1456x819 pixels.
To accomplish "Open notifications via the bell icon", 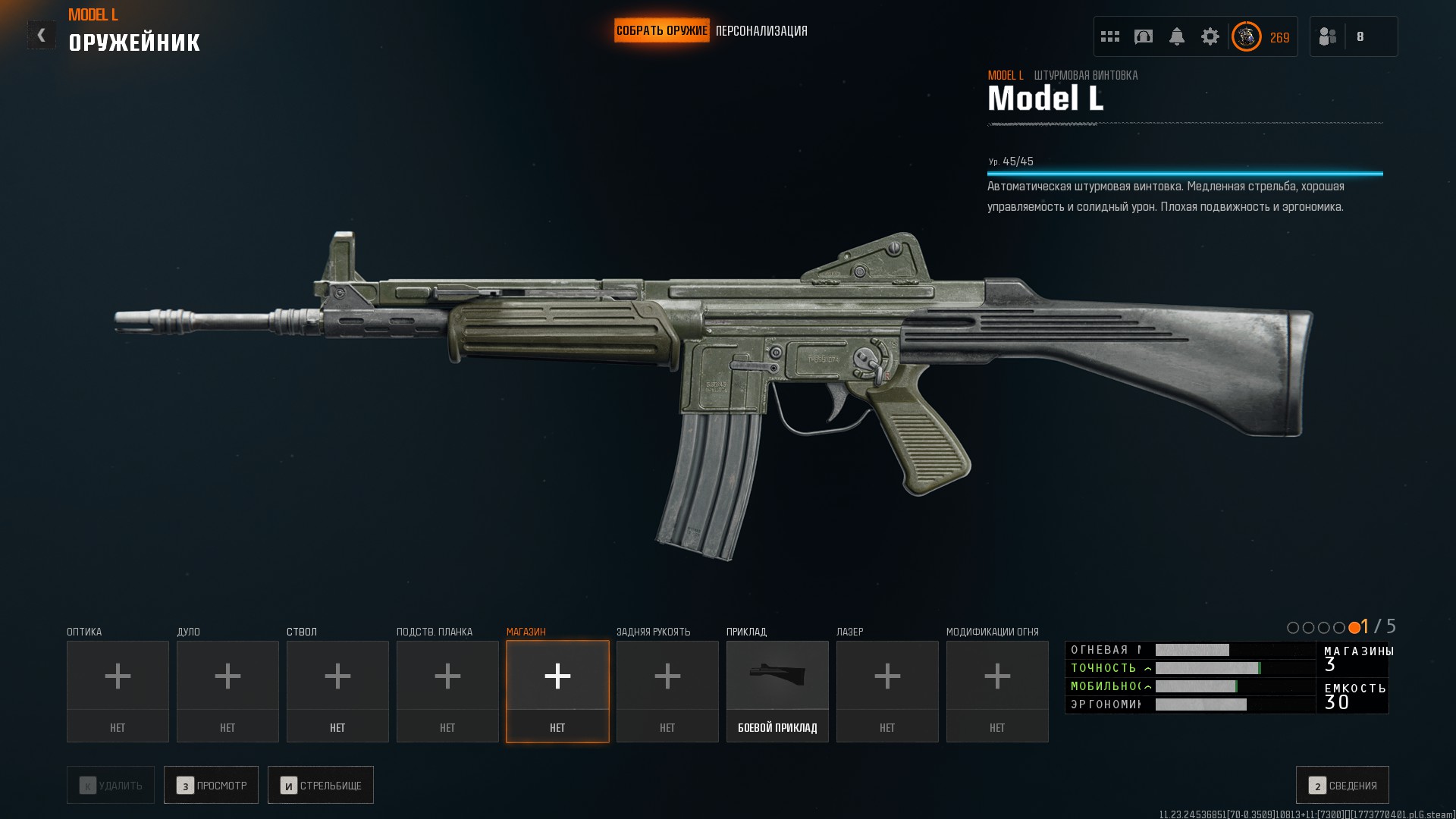I will click(x=1177, y=36).
